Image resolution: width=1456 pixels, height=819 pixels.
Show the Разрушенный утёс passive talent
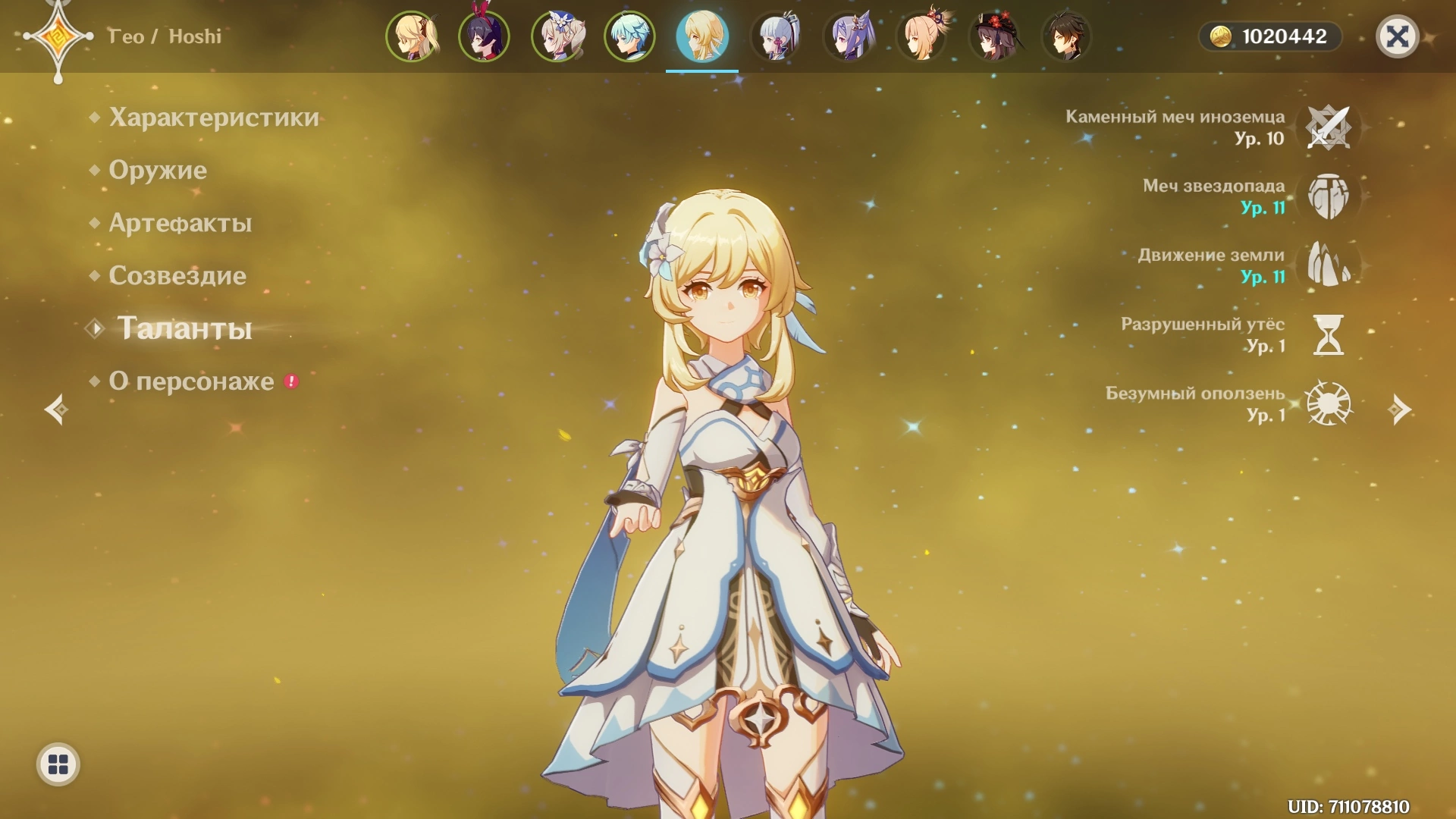tap(1328, 335)
